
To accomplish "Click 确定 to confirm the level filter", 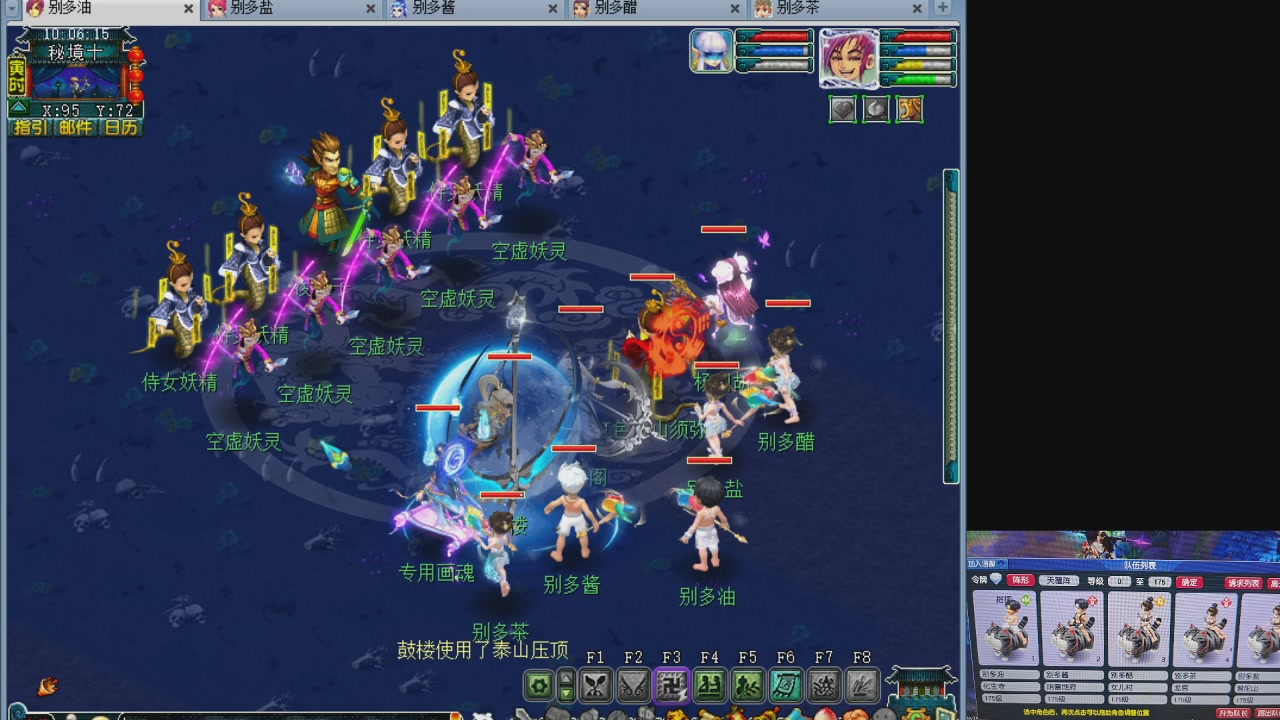I will [x=1189, y=582].
